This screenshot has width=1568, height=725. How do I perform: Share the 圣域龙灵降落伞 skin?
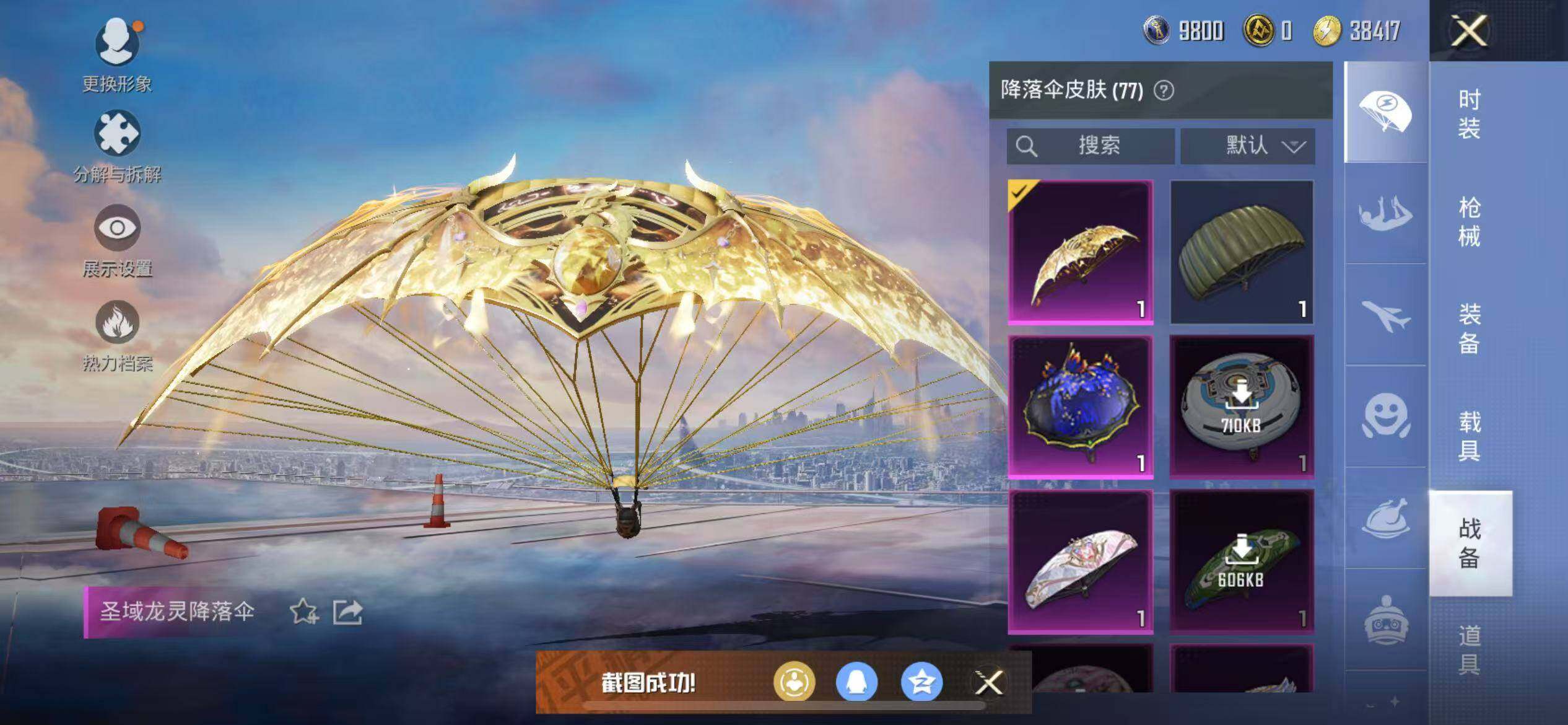coord(347,612)
